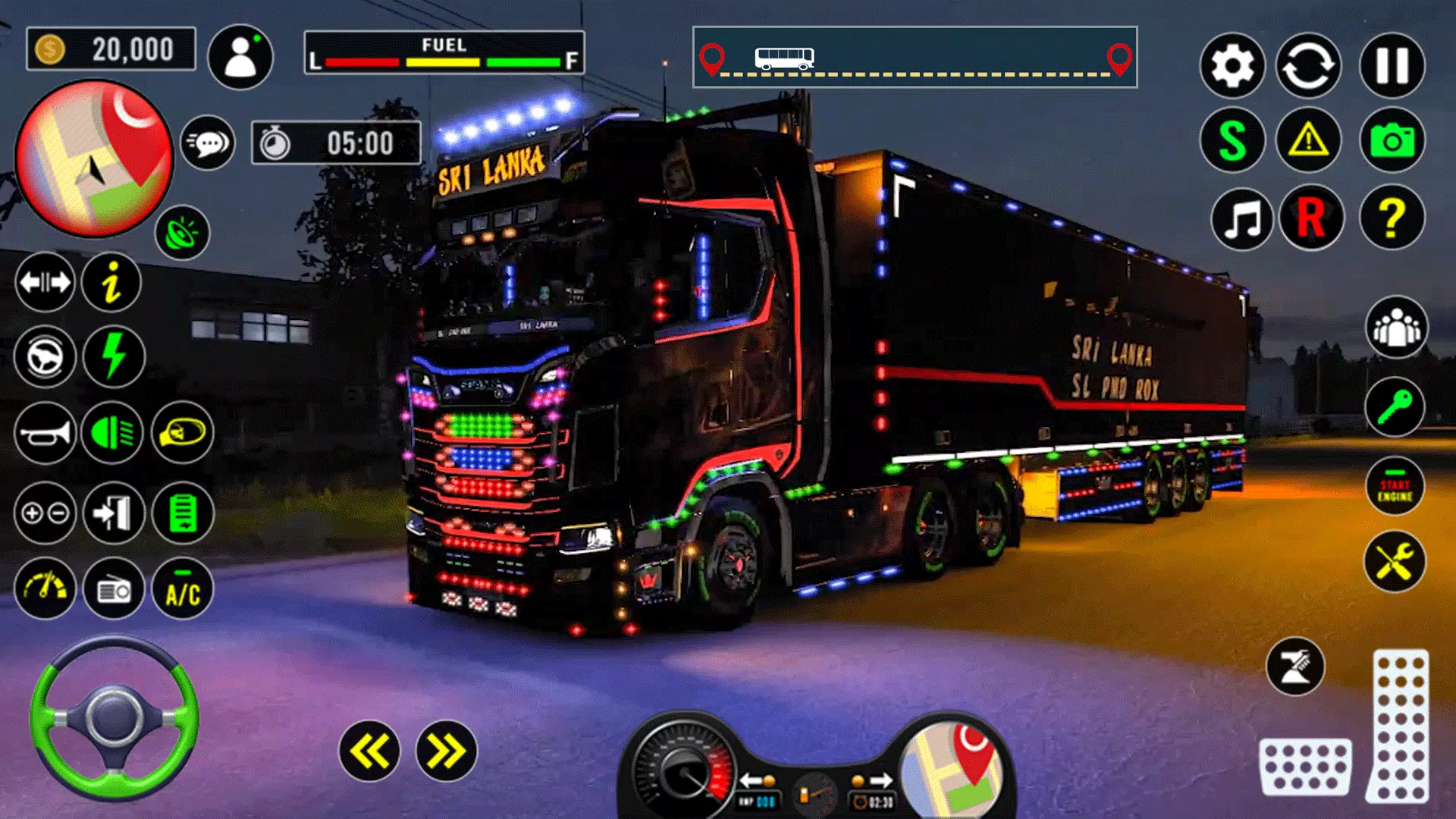Open the player profile icon
Viewport: 1456px width, 819px height.
point(240,57)
